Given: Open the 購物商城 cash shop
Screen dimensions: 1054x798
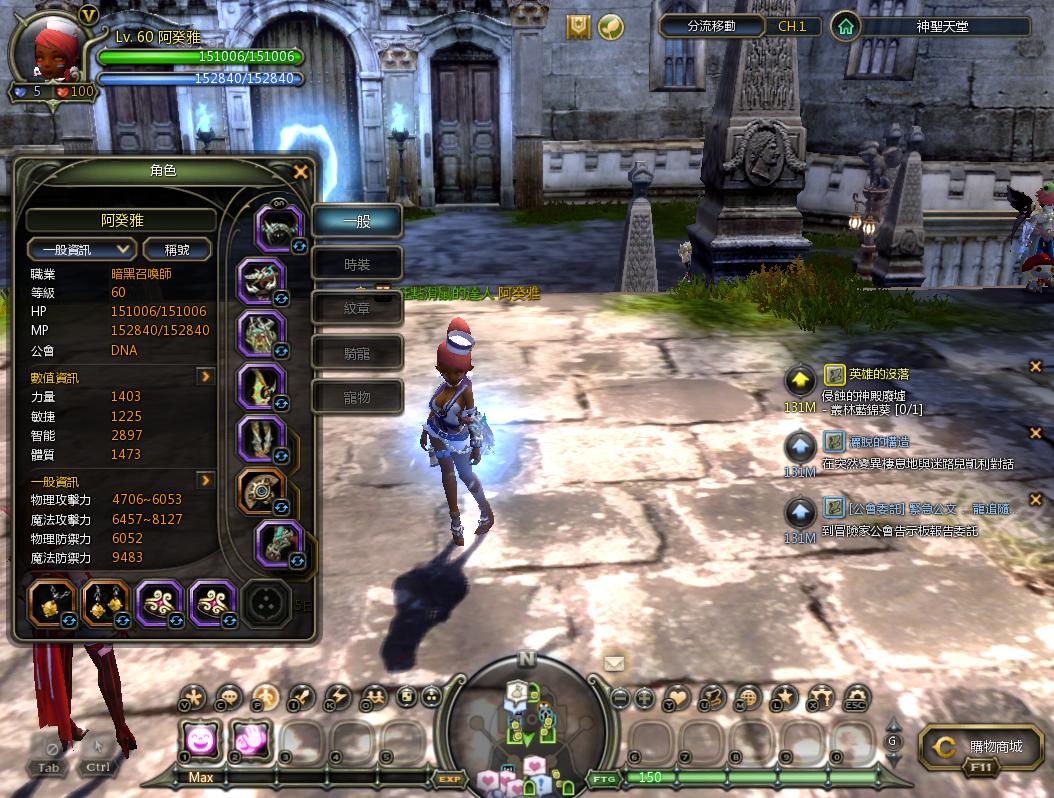Looking at the screenshot, I should [x=981, y=747].
